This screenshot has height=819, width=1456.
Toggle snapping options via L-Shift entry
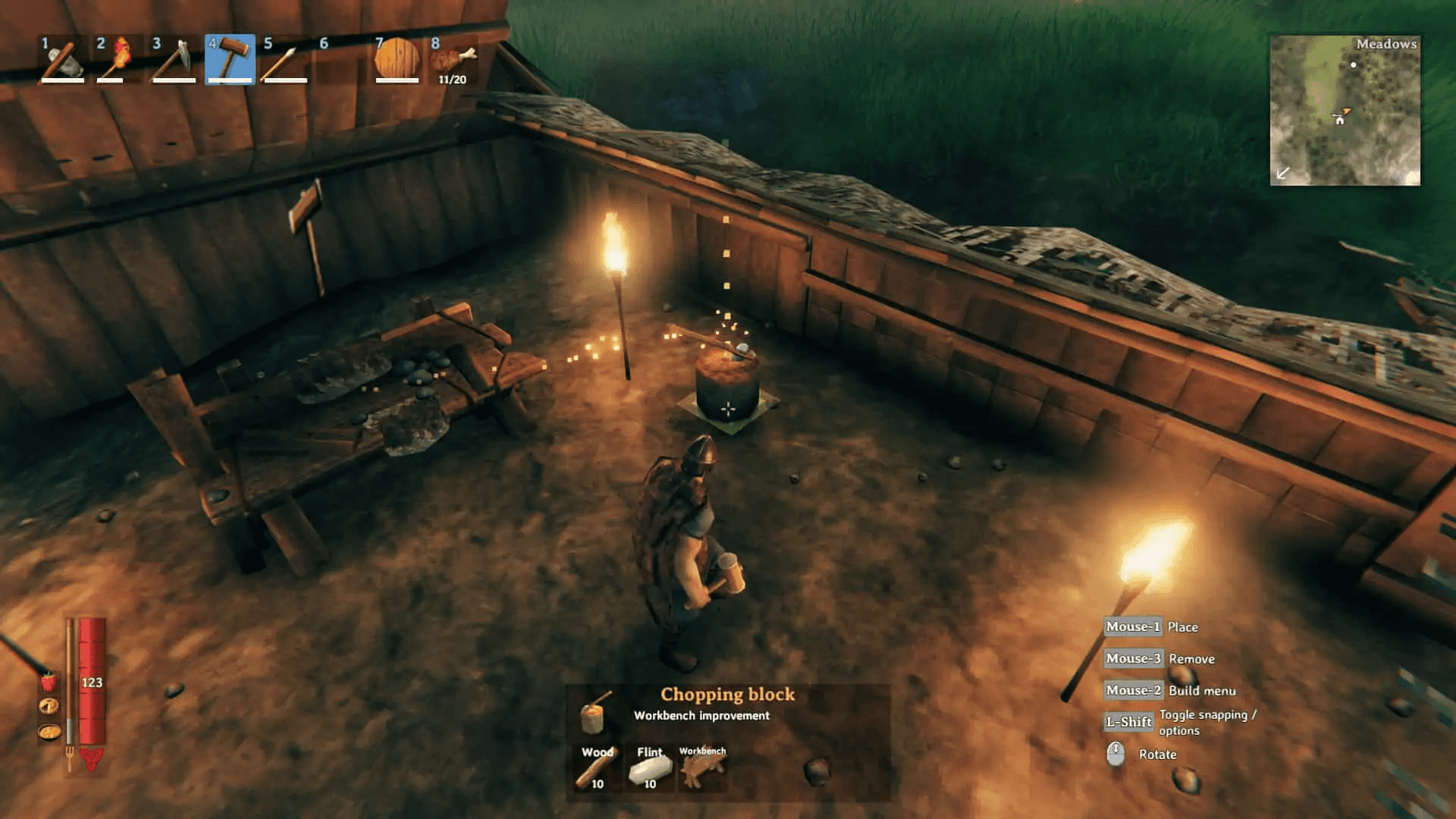point(1129,722)
